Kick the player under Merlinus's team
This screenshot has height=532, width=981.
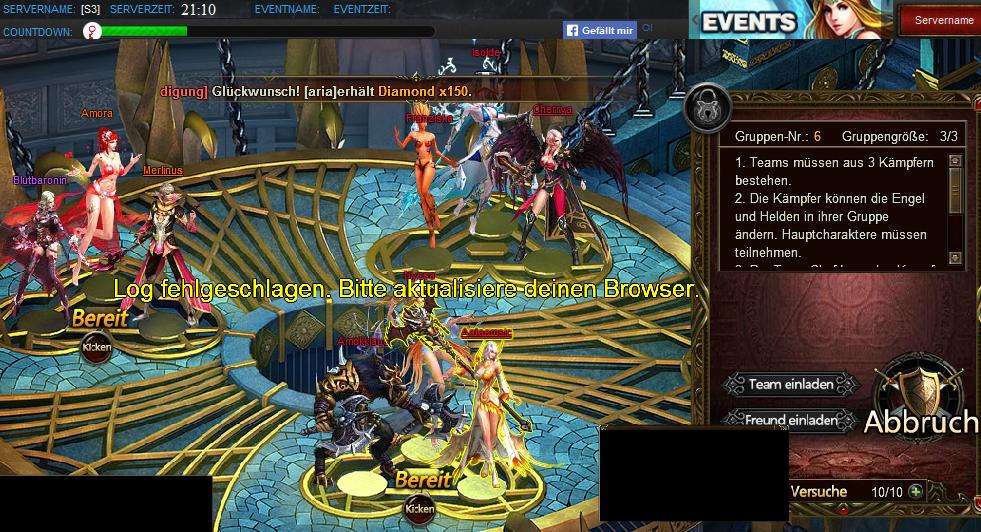tap(97, 347)
